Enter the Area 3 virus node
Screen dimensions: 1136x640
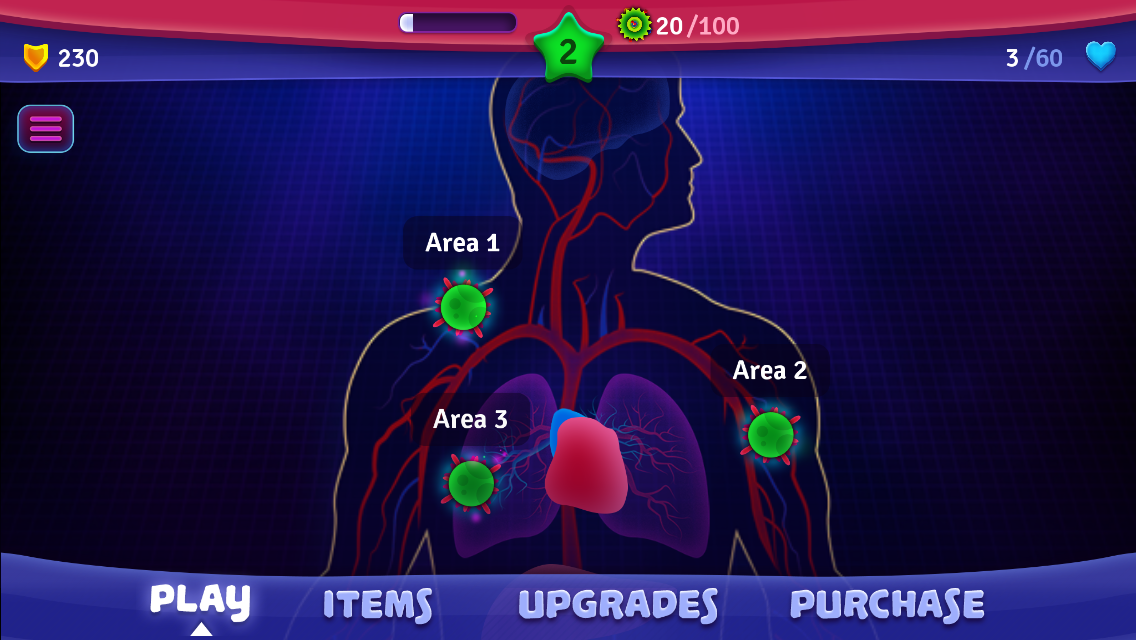[x=470, y=483]
